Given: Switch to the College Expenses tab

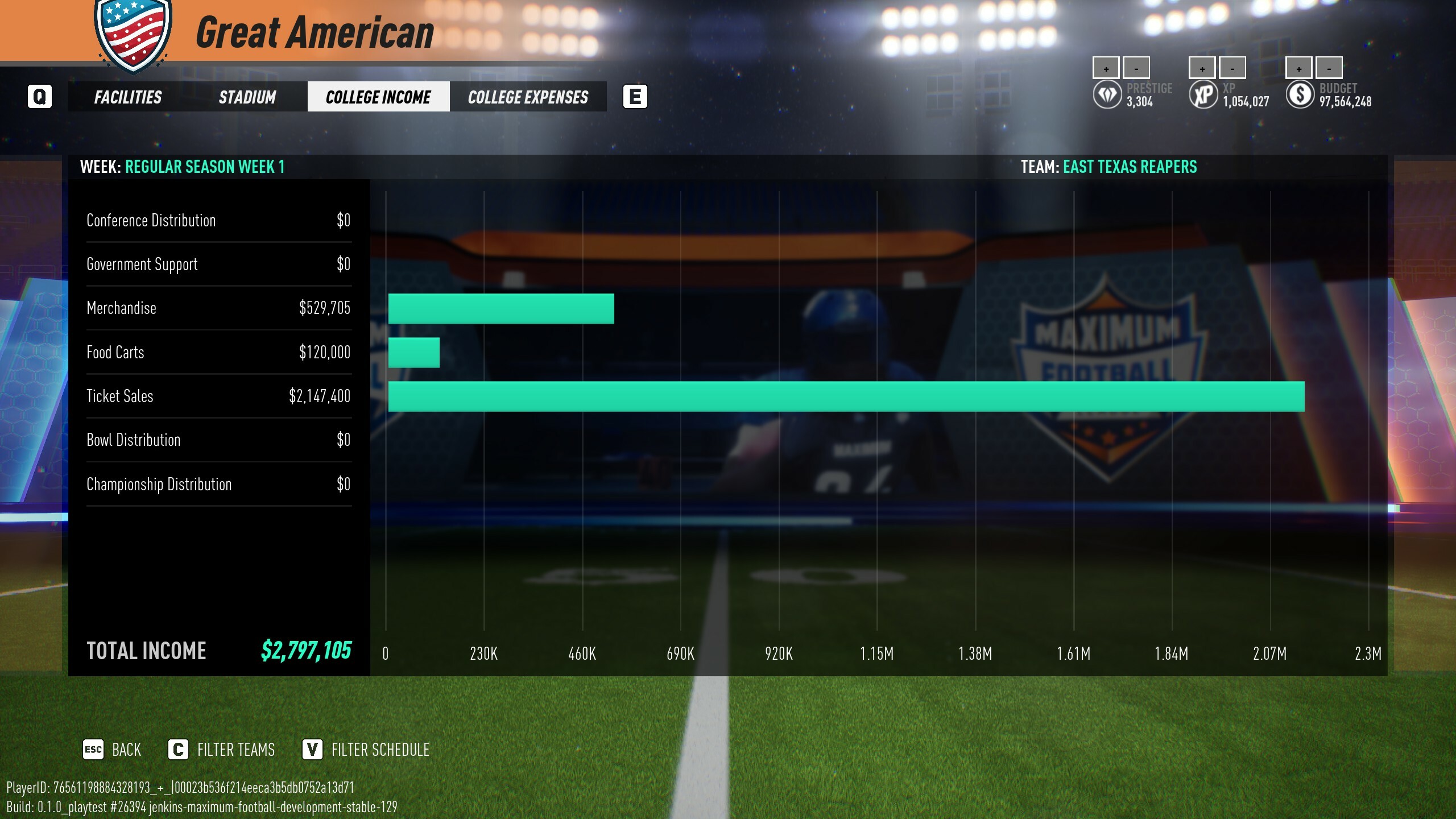Looking at the screenshot, I should (528, 97).
